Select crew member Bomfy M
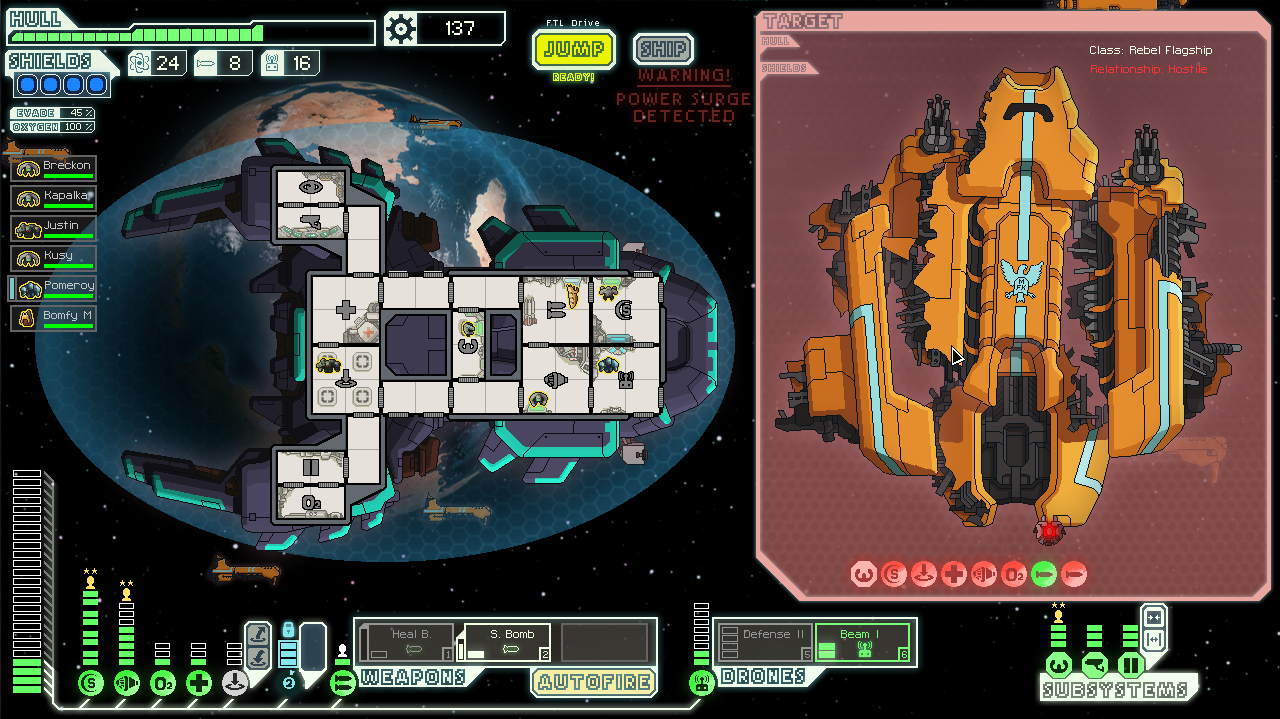 click(x=55, y=319)
